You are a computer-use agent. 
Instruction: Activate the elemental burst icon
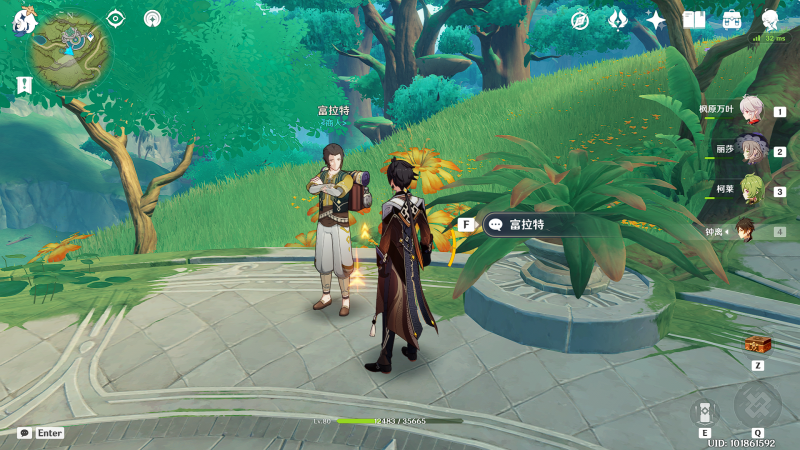click(757, 404)
